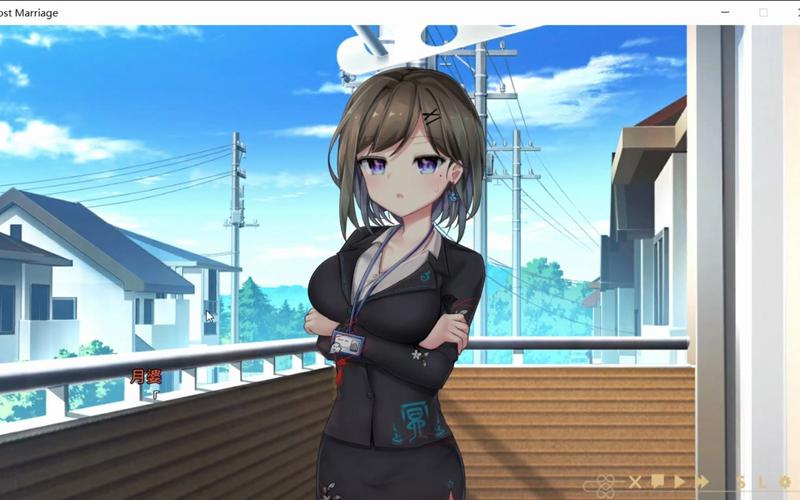Start auto-play with the single arrow
This screenshot has width=800, height=500.
680,482
